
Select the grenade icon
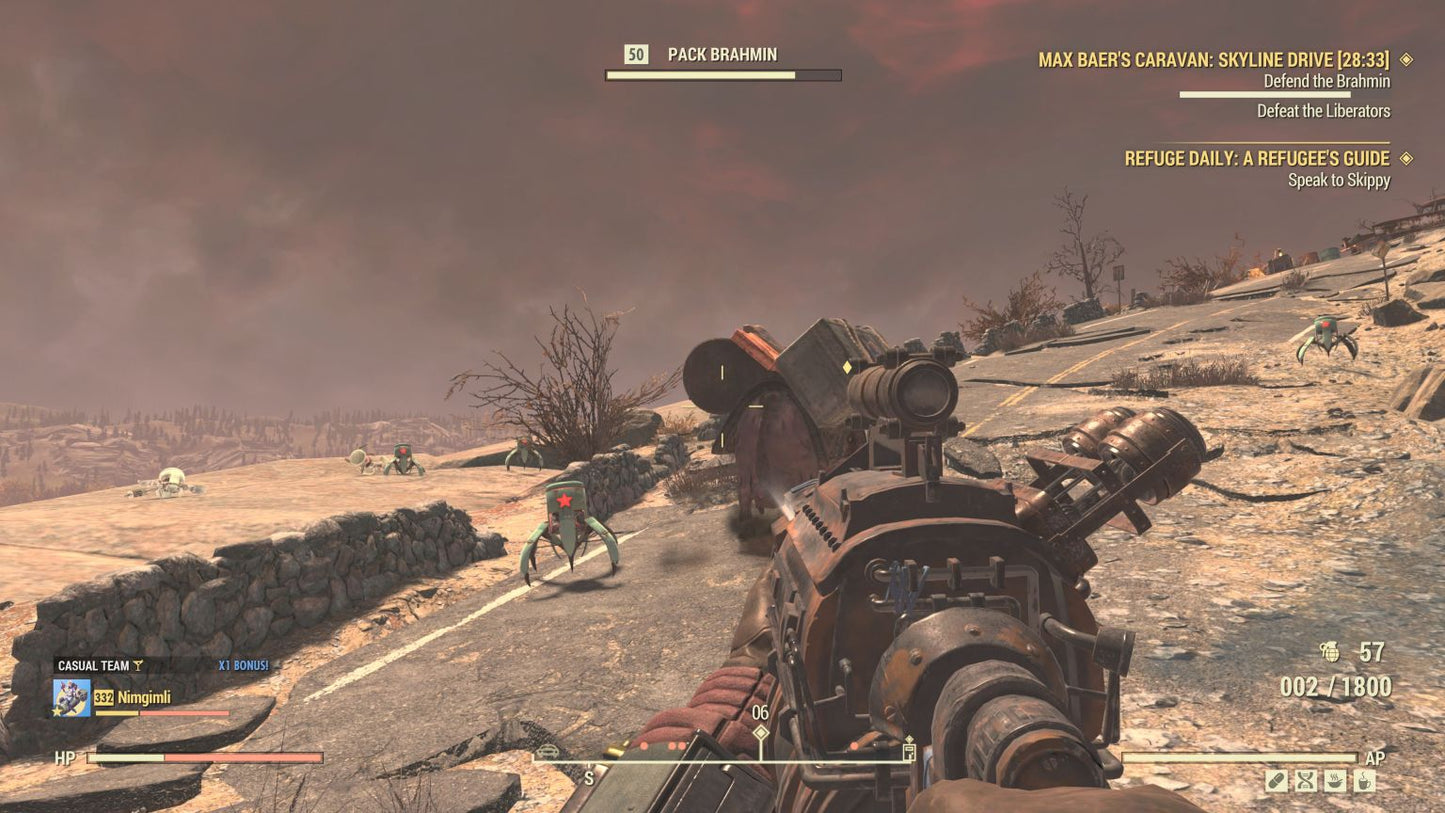point(1329,652)
